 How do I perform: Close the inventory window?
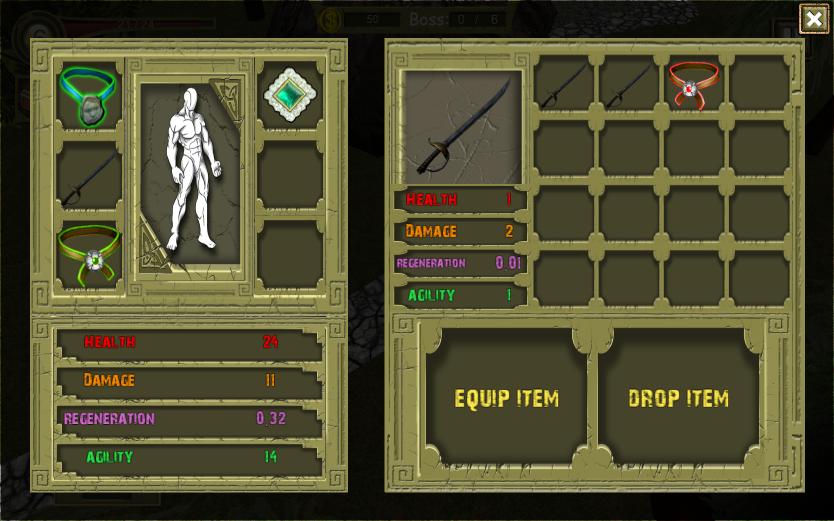(x=813, y=18)
